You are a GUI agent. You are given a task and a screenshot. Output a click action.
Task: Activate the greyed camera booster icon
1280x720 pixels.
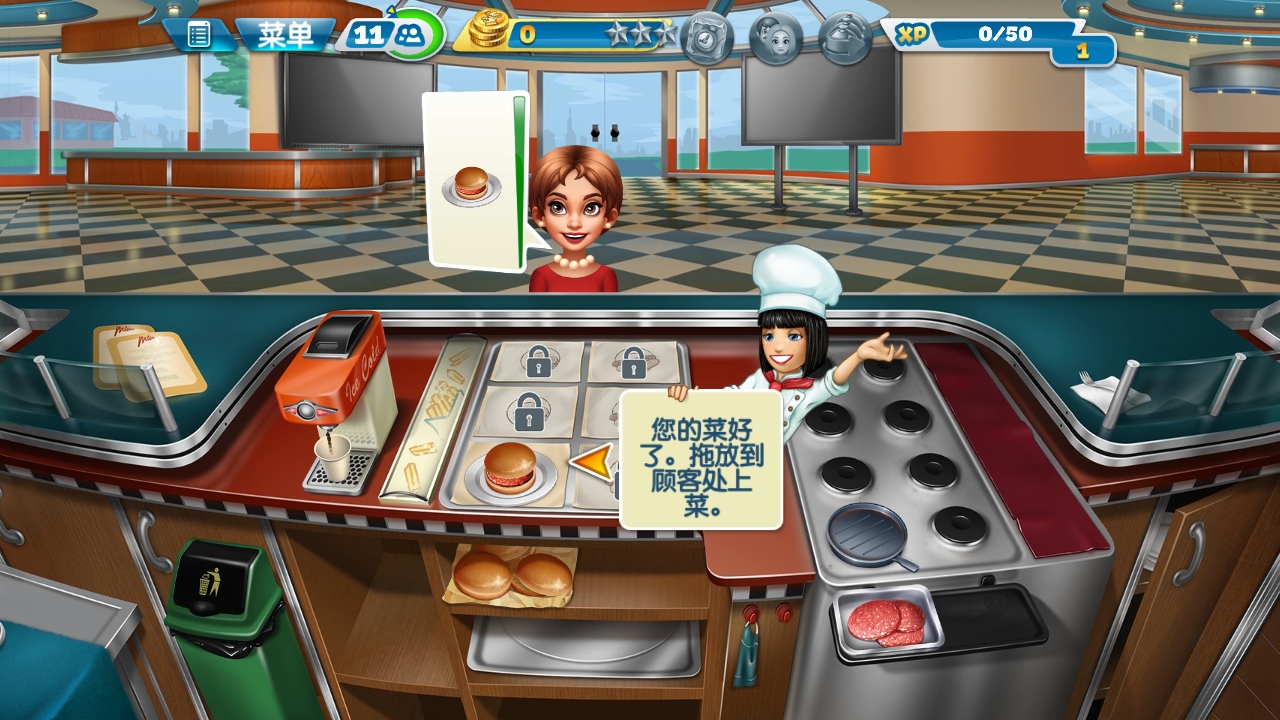point(707,39)
